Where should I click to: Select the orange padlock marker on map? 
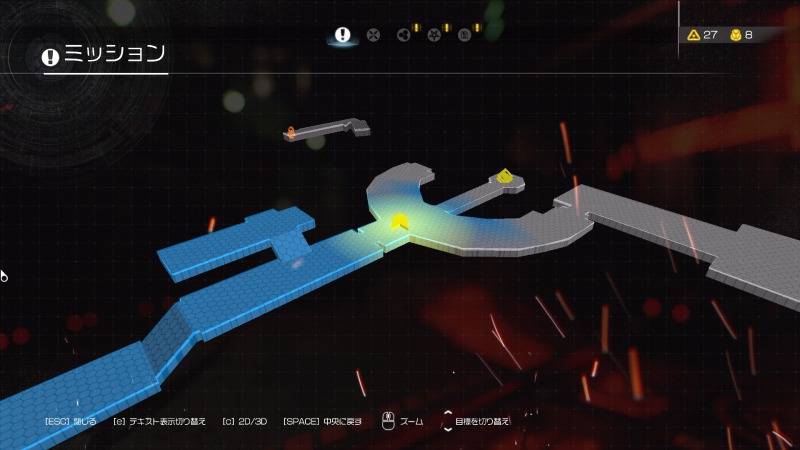[x=291, y=131]
